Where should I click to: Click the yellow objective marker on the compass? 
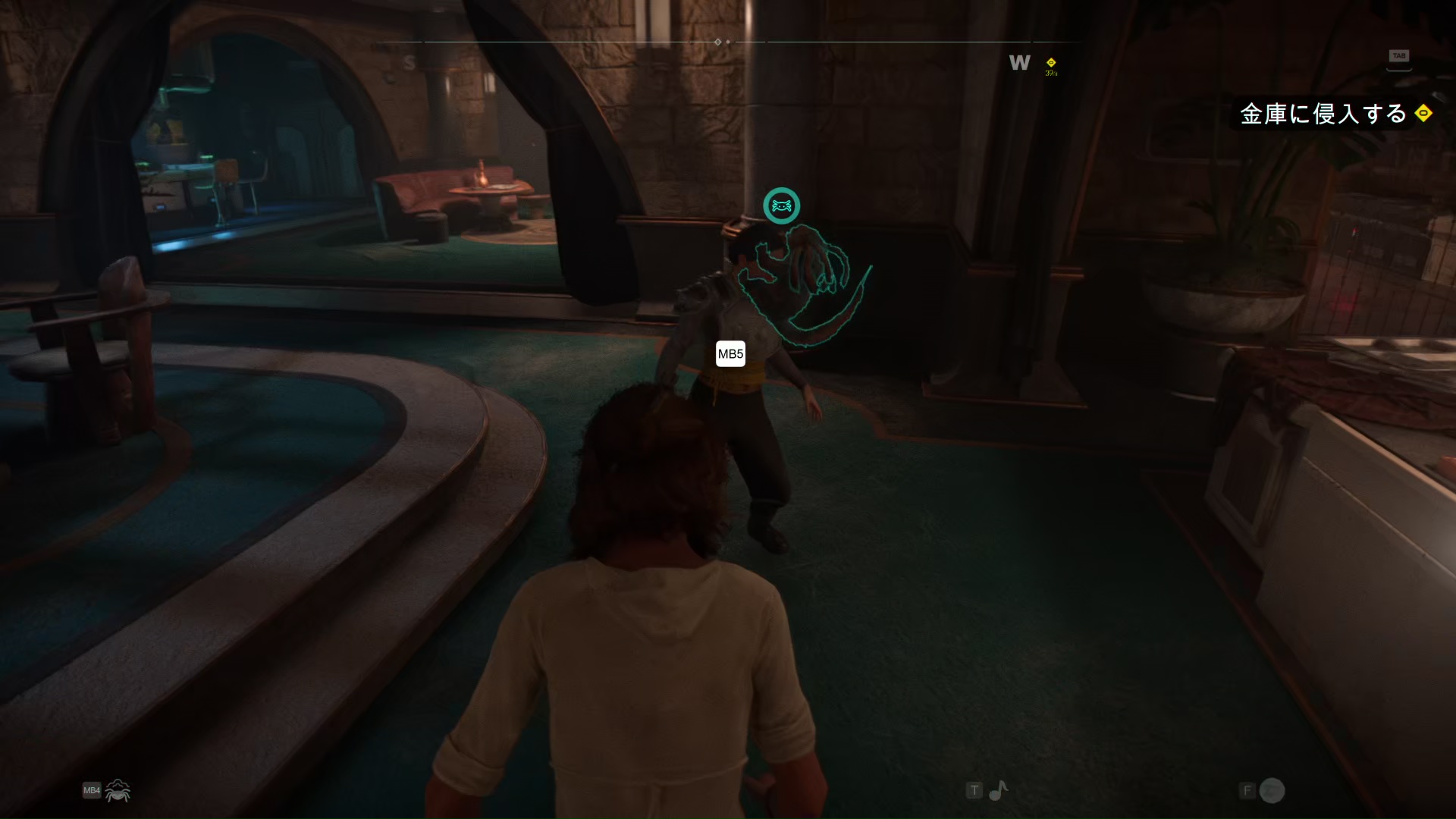[1051, 63]
